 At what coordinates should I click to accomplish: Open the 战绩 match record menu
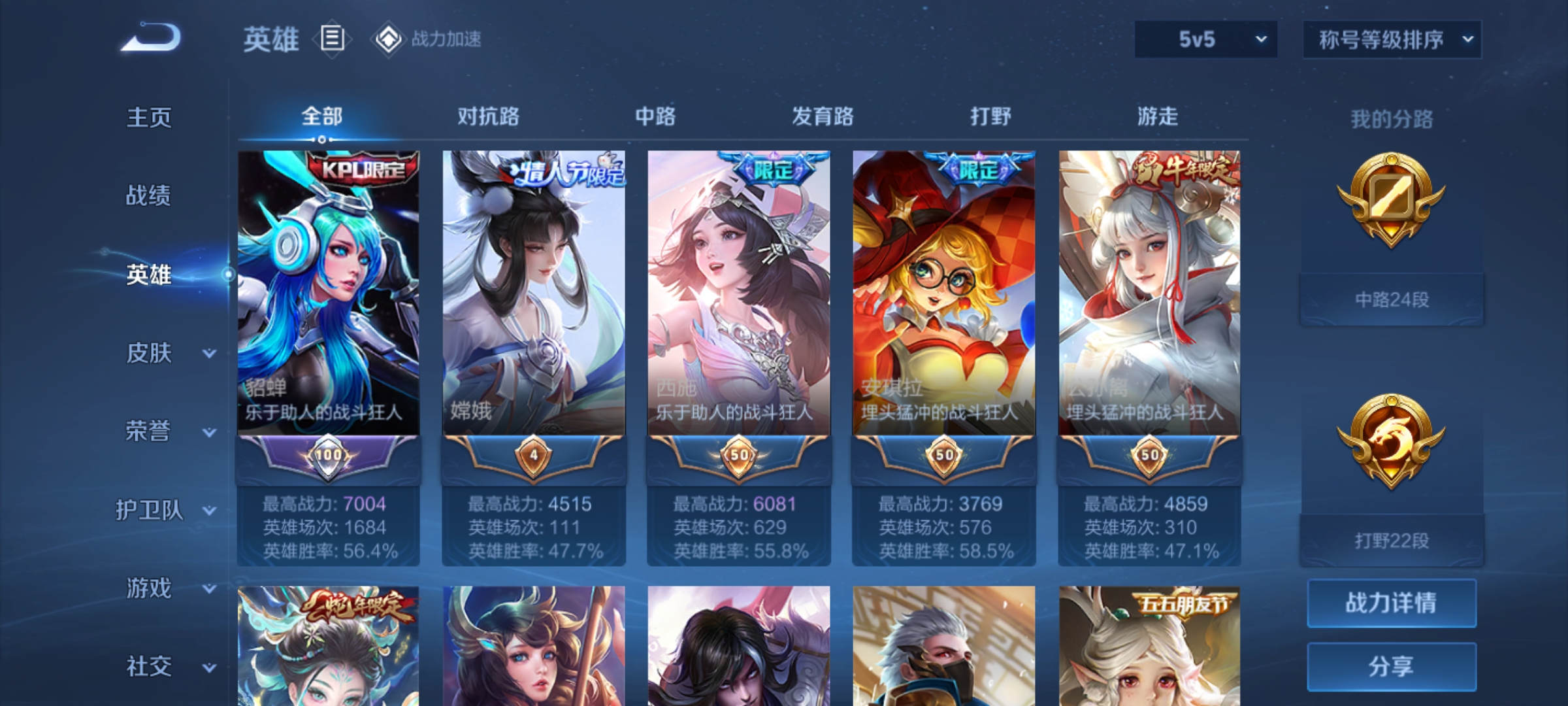149,195
